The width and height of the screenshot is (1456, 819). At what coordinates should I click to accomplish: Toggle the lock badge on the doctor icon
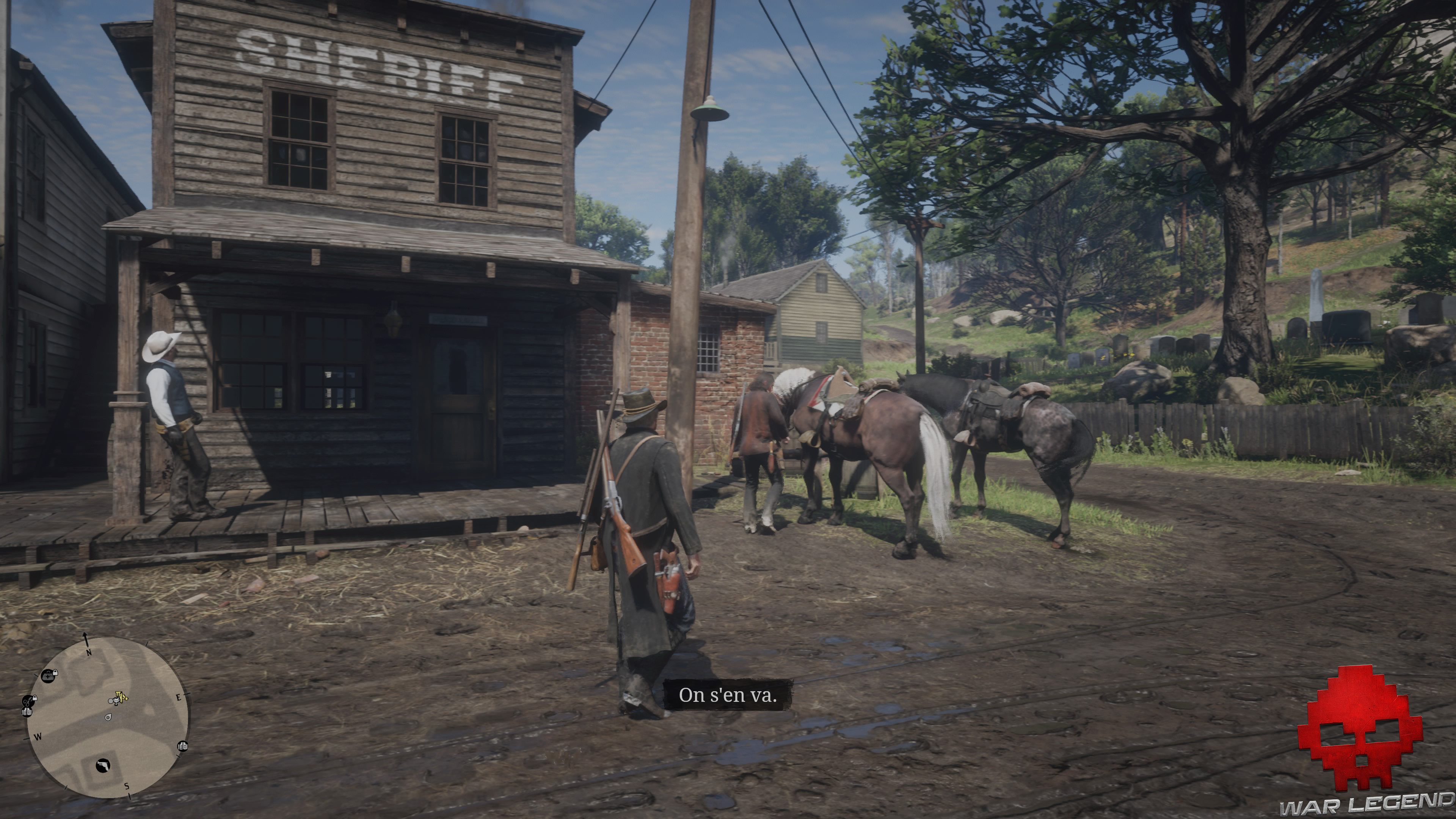(55, 673)
